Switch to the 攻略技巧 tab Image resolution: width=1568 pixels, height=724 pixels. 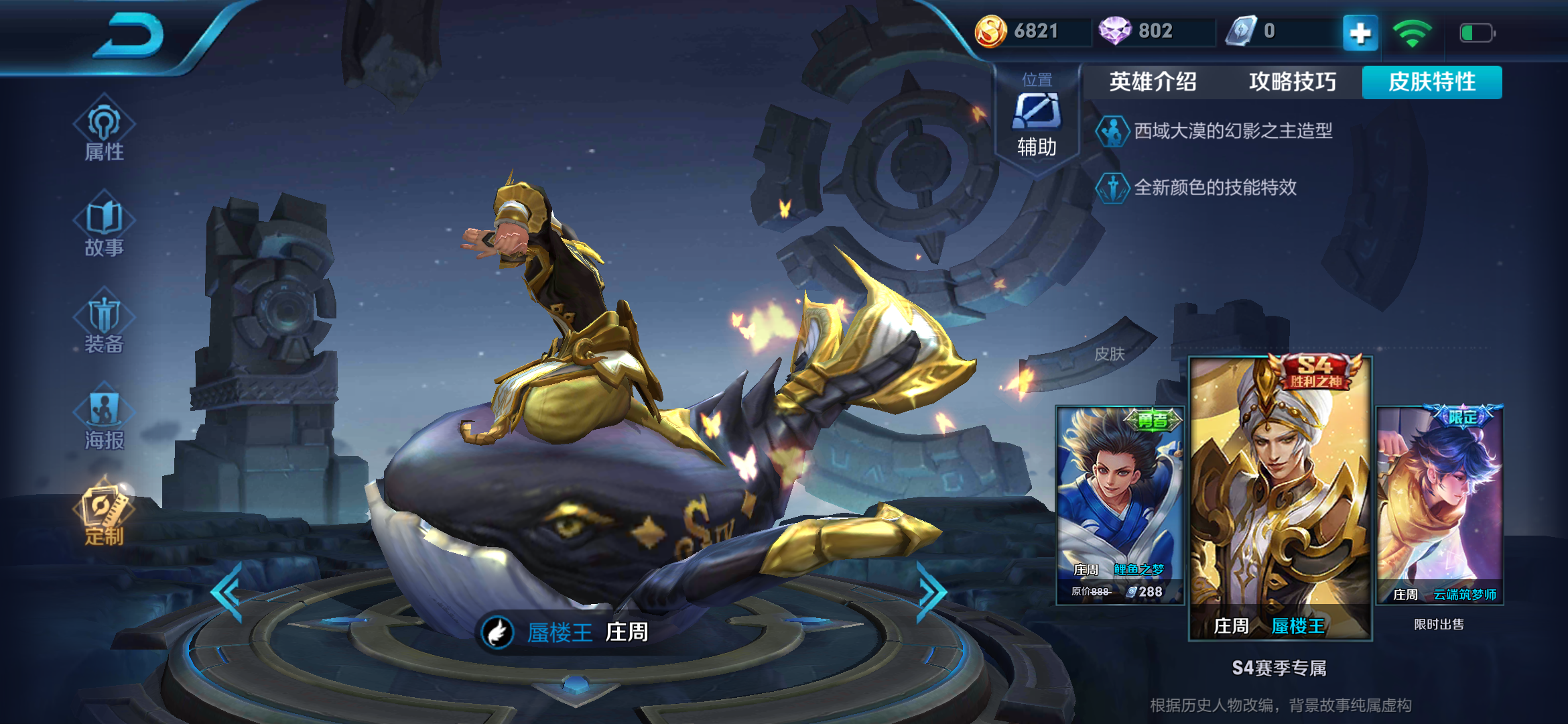1292,82
